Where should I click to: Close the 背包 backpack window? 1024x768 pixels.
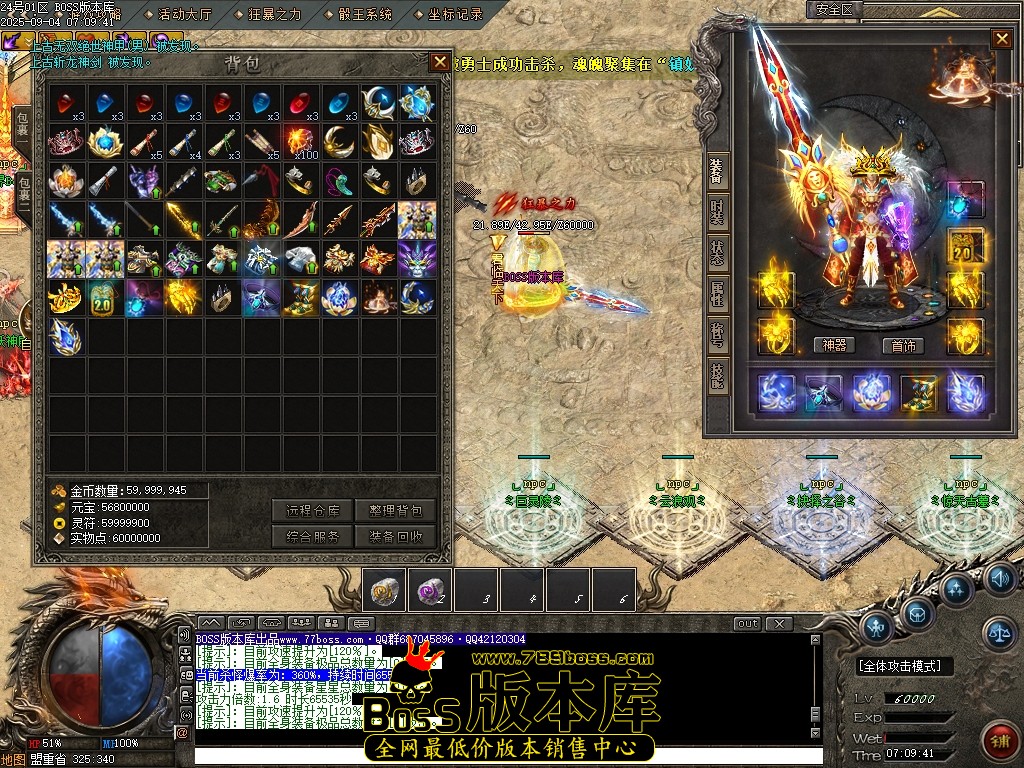pyautogui.click(x=440, y=62)
